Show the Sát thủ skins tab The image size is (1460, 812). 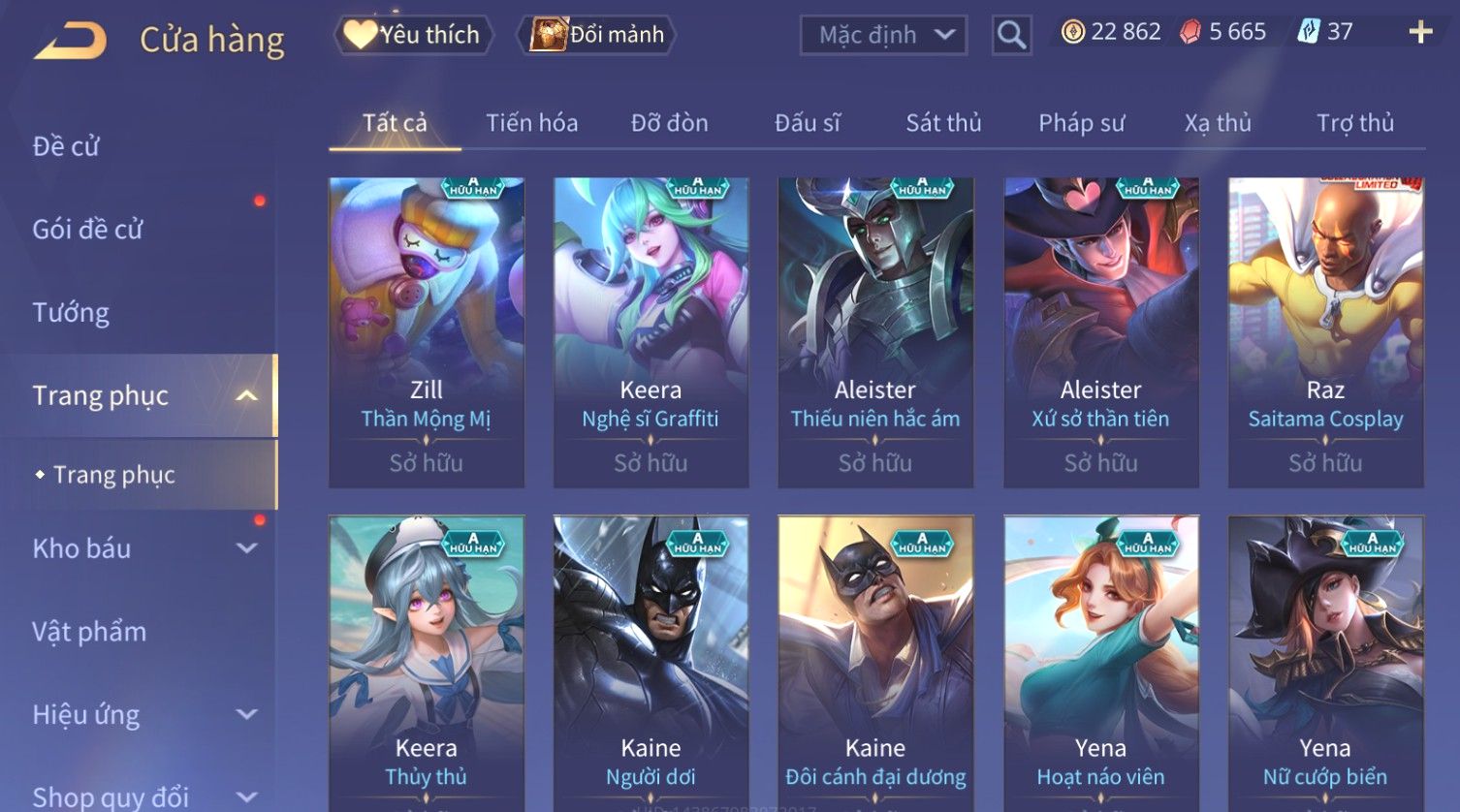[x=943, y=123]
